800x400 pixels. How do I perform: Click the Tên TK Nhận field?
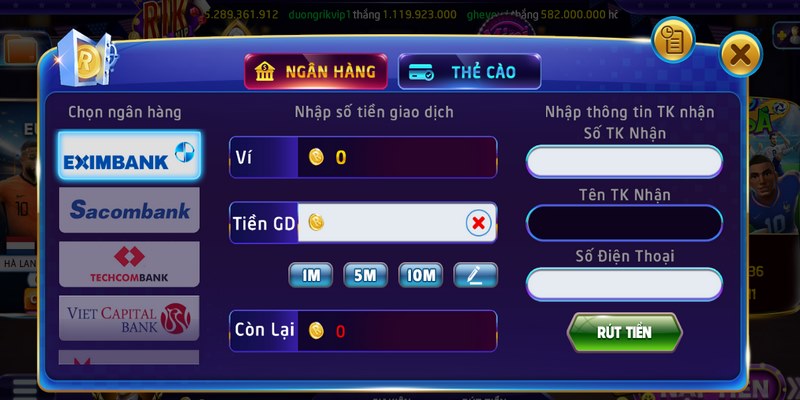coord(624,222)
